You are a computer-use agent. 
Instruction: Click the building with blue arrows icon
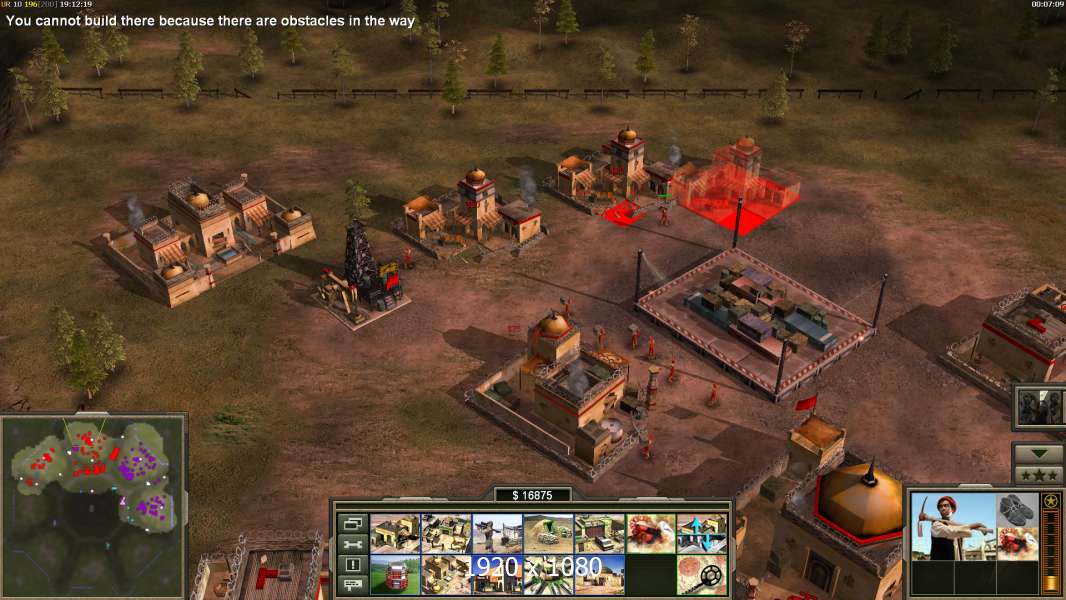(701, 533)
